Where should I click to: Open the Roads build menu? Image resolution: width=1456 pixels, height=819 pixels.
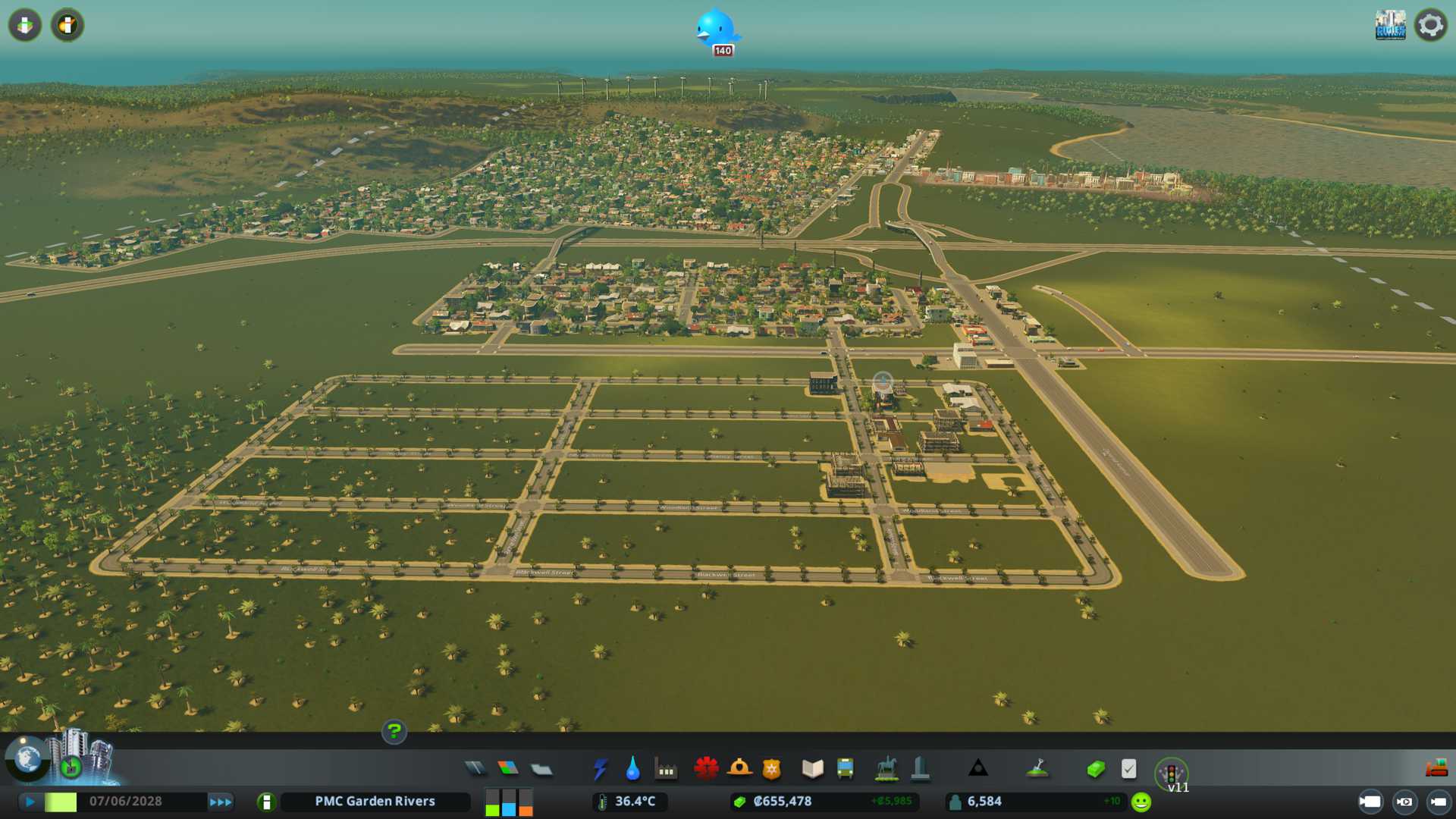(x=475, y=769)
